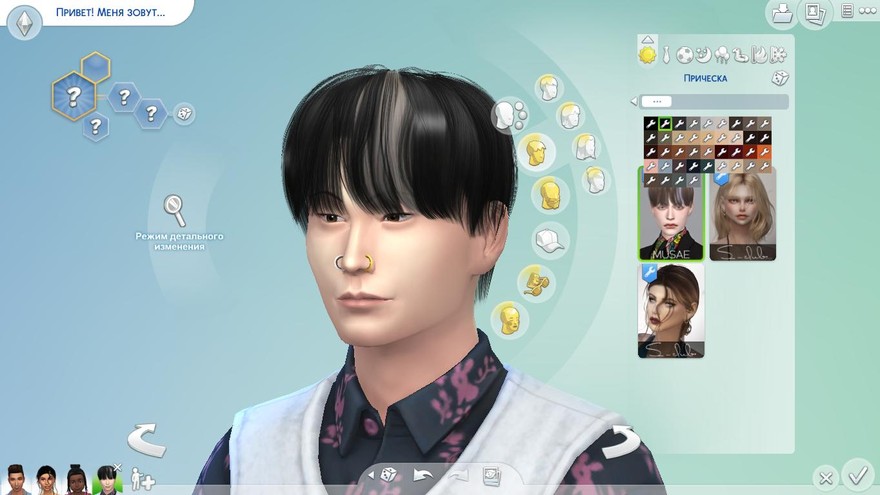Randomize traits with the dice icon
880x495 pixels.
pos(184,114)
